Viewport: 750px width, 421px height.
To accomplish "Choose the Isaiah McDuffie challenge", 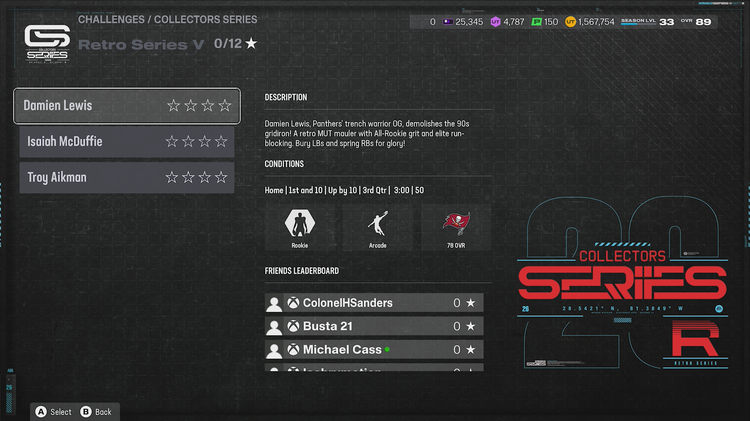I will pos(126,141).
